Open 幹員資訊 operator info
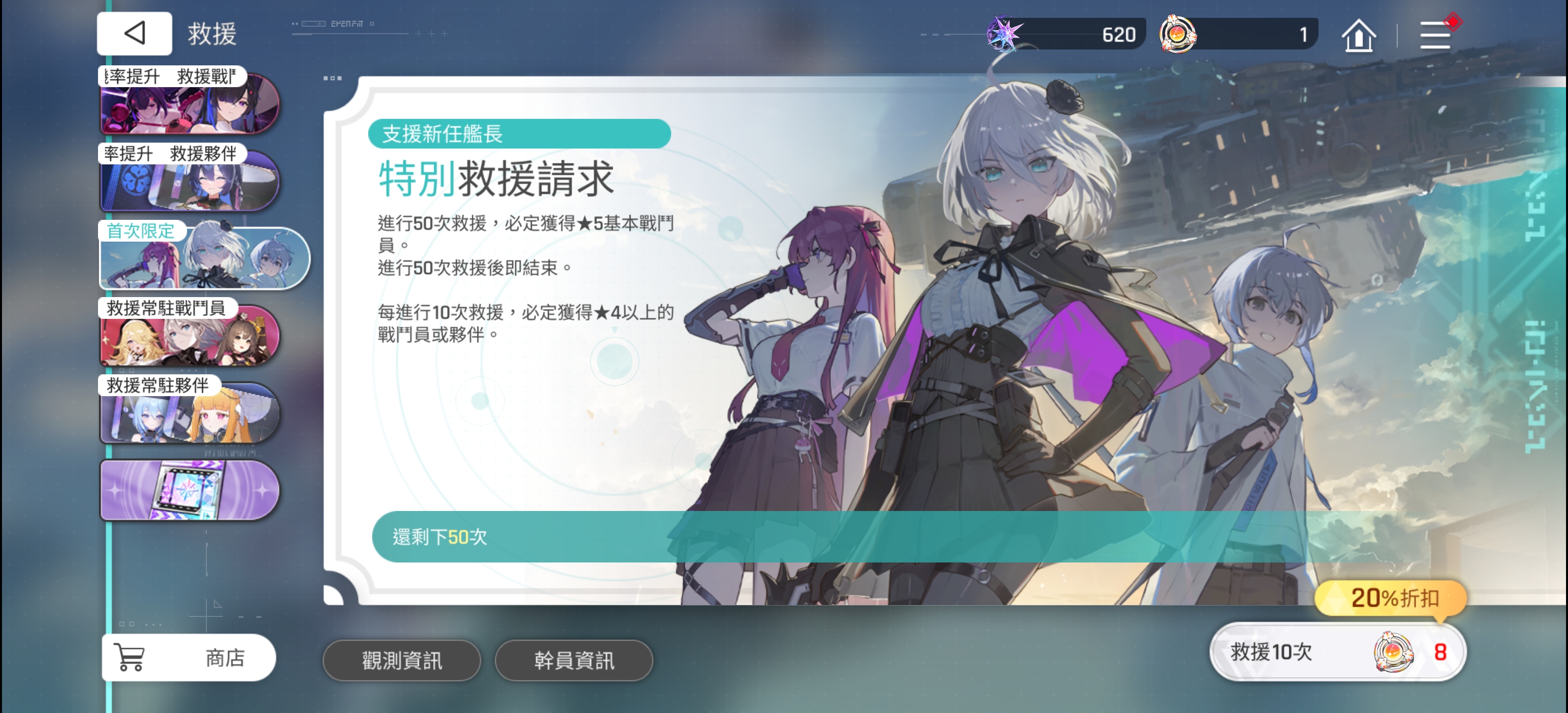 (x=575, y=661)
